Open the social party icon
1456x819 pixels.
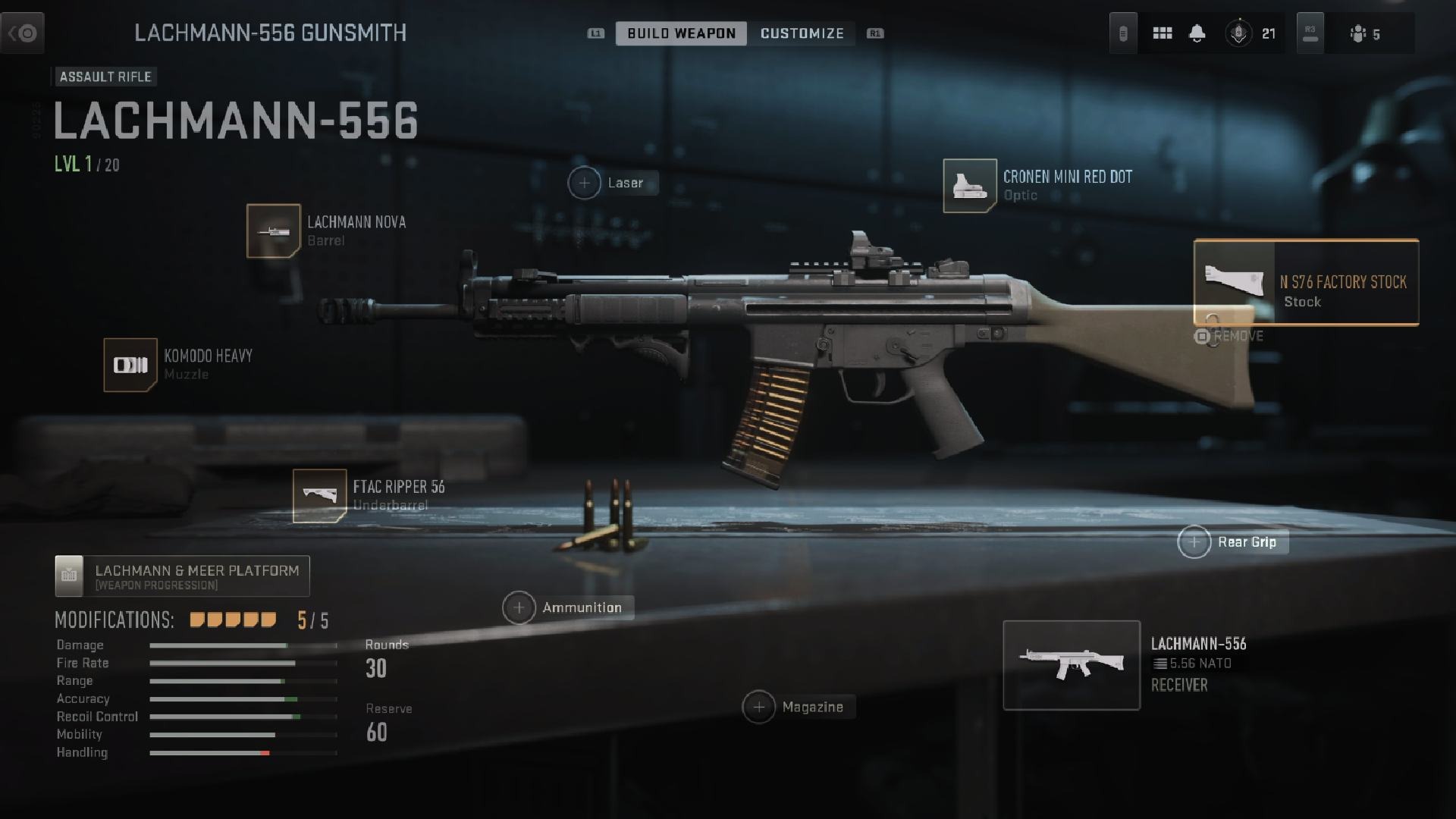coord(1358,33)
